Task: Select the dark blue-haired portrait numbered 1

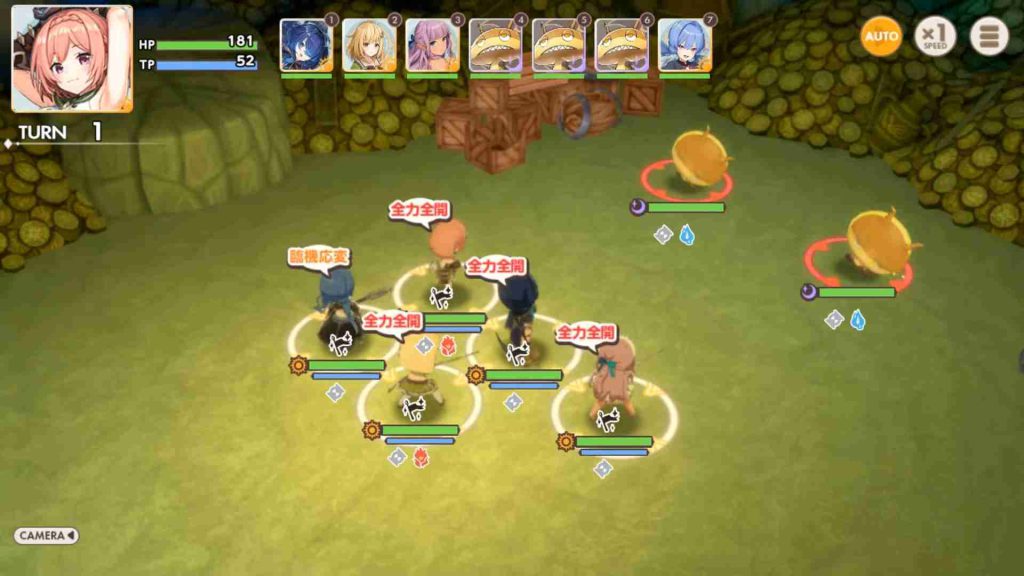Action: click(306, 46)
